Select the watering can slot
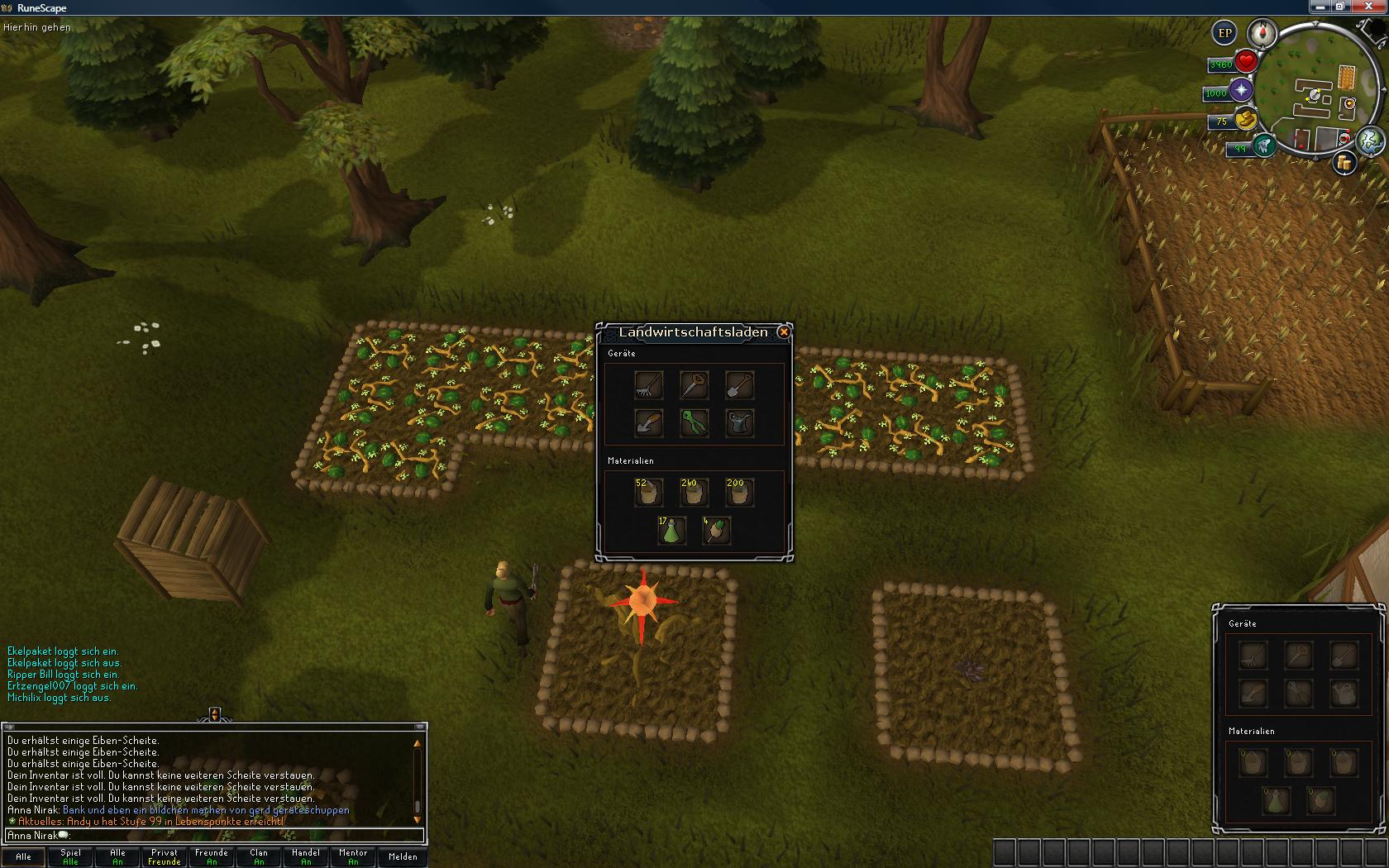The width and height of the screenshot is (1389, 868). point(739,422)
